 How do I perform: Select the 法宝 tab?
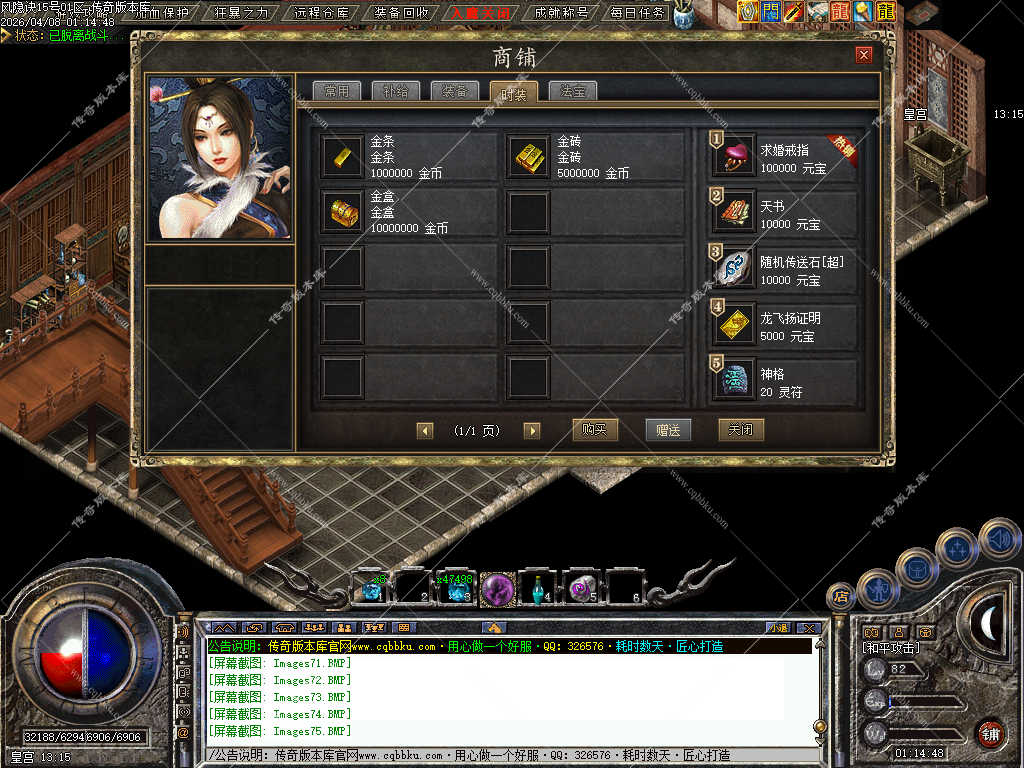point(573,91)
